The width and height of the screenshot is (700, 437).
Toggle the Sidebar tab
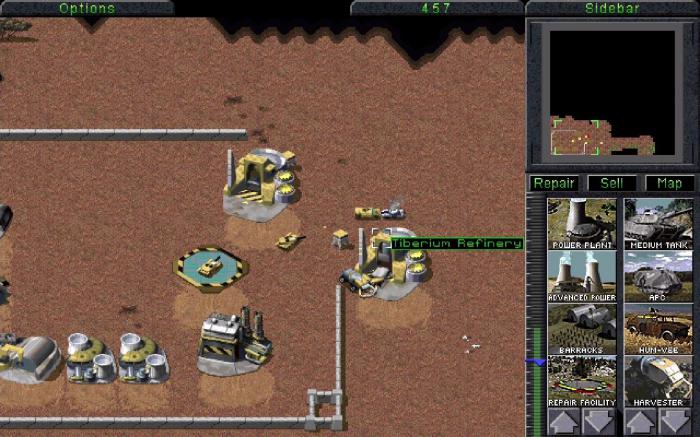[612, 8]
